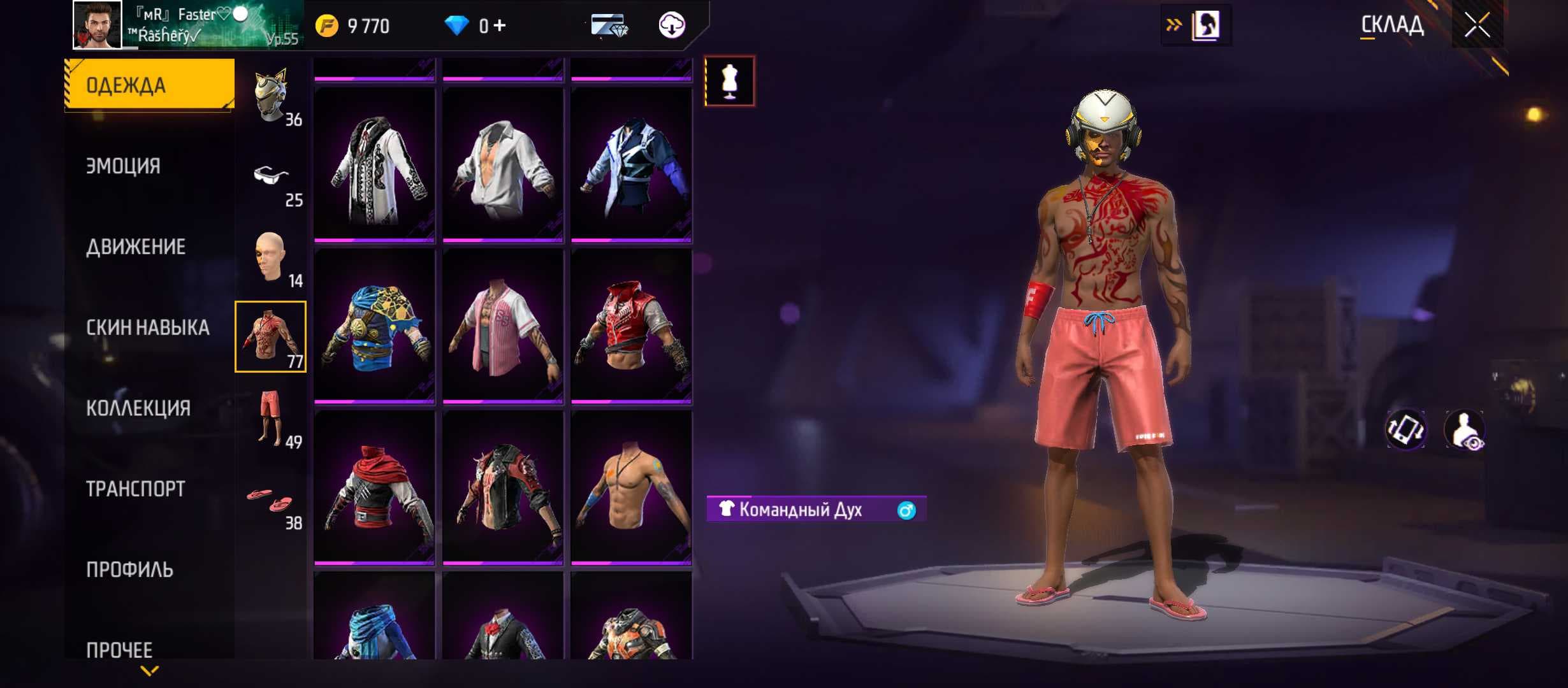Open the mannequin outfit preset button
This screenshot has width=1568, height=688.
click(x=730, y=82)
